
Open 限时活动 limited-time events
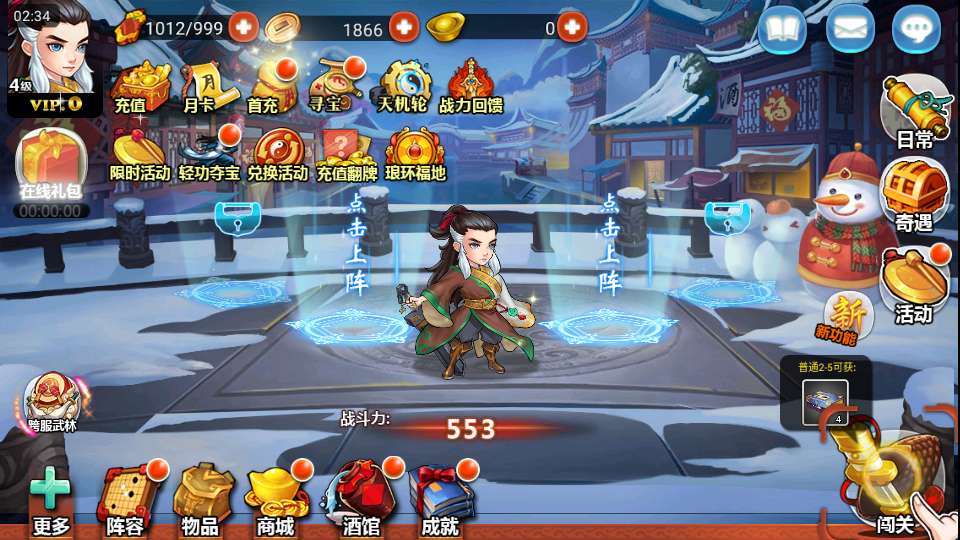tap(139, 154)
